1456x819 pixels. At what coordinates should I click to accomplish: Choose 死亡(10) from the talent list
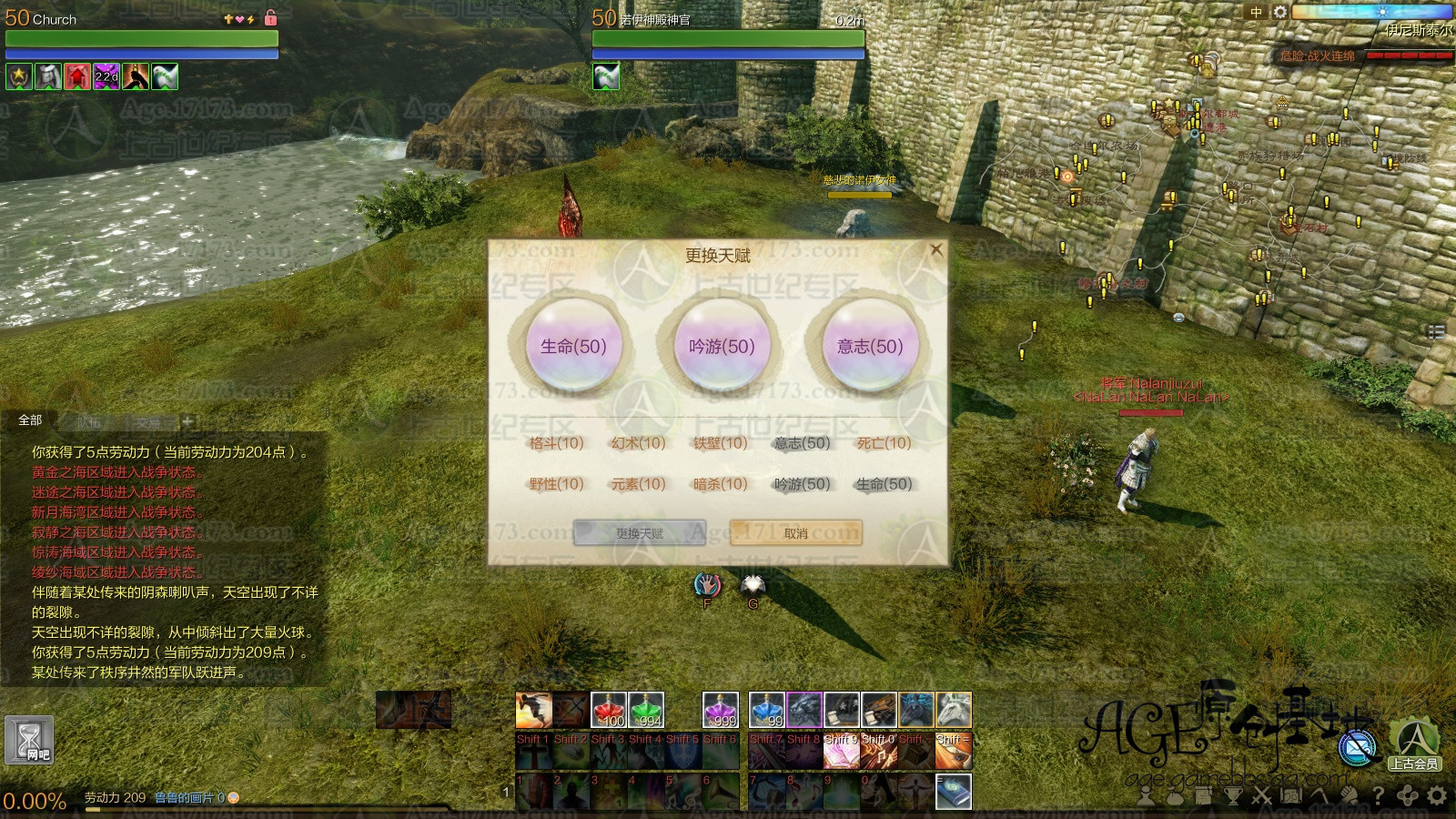pyautogui.click(x=884, y=443)
